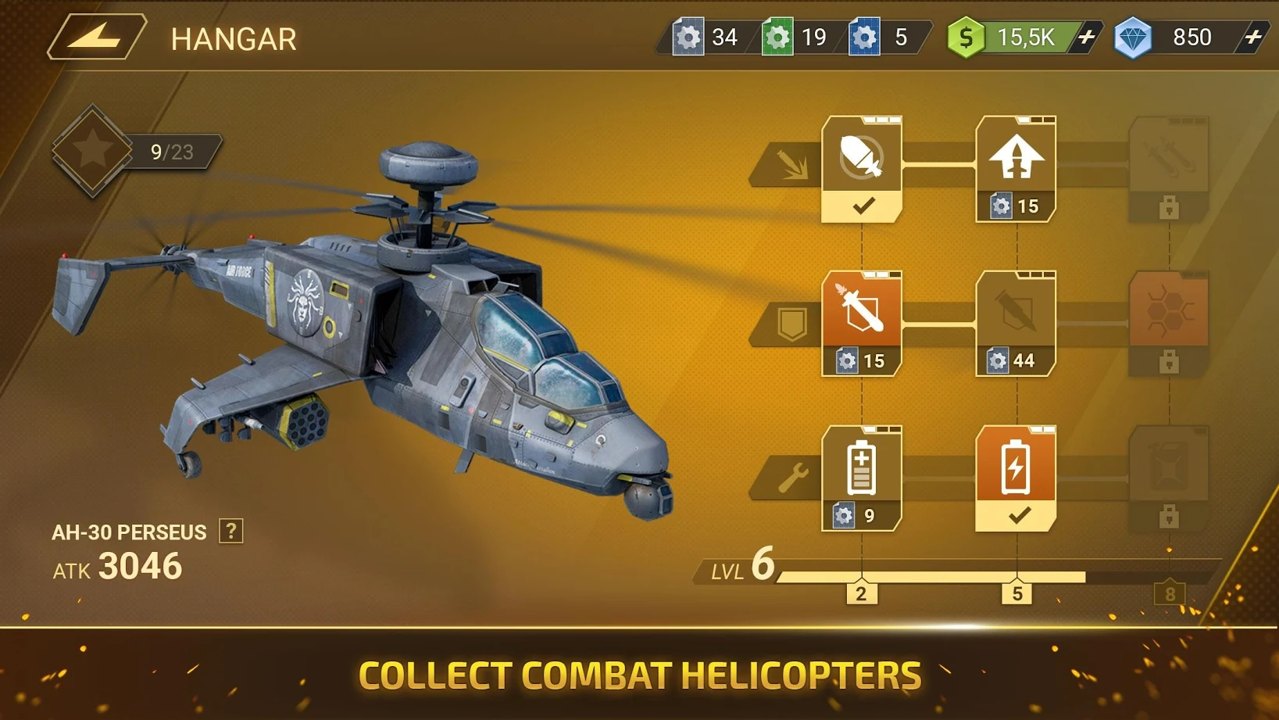Pick the battery upgrade costing 9 parts
1279x720 pixels.
[x=861, y=477]
